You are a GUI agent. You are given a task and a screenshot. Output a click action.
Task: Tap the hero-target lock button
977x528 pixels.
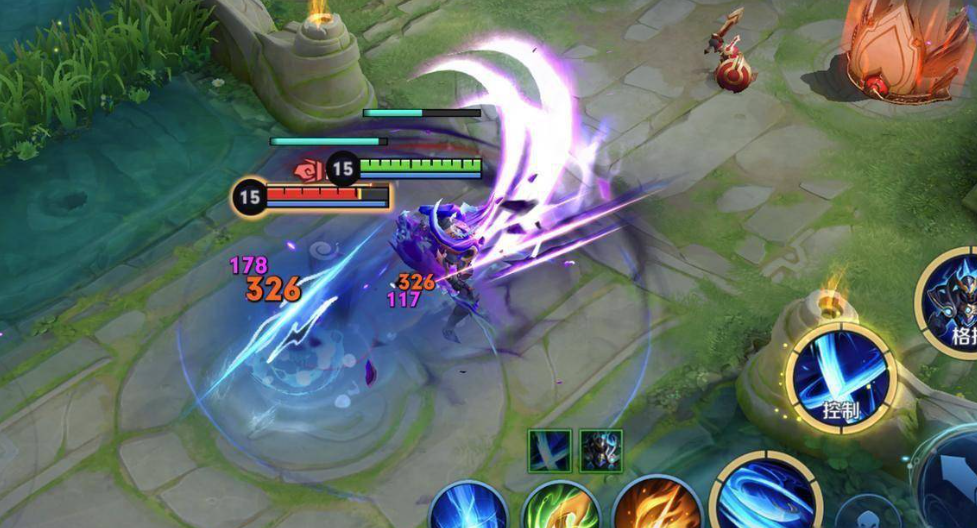860,515
